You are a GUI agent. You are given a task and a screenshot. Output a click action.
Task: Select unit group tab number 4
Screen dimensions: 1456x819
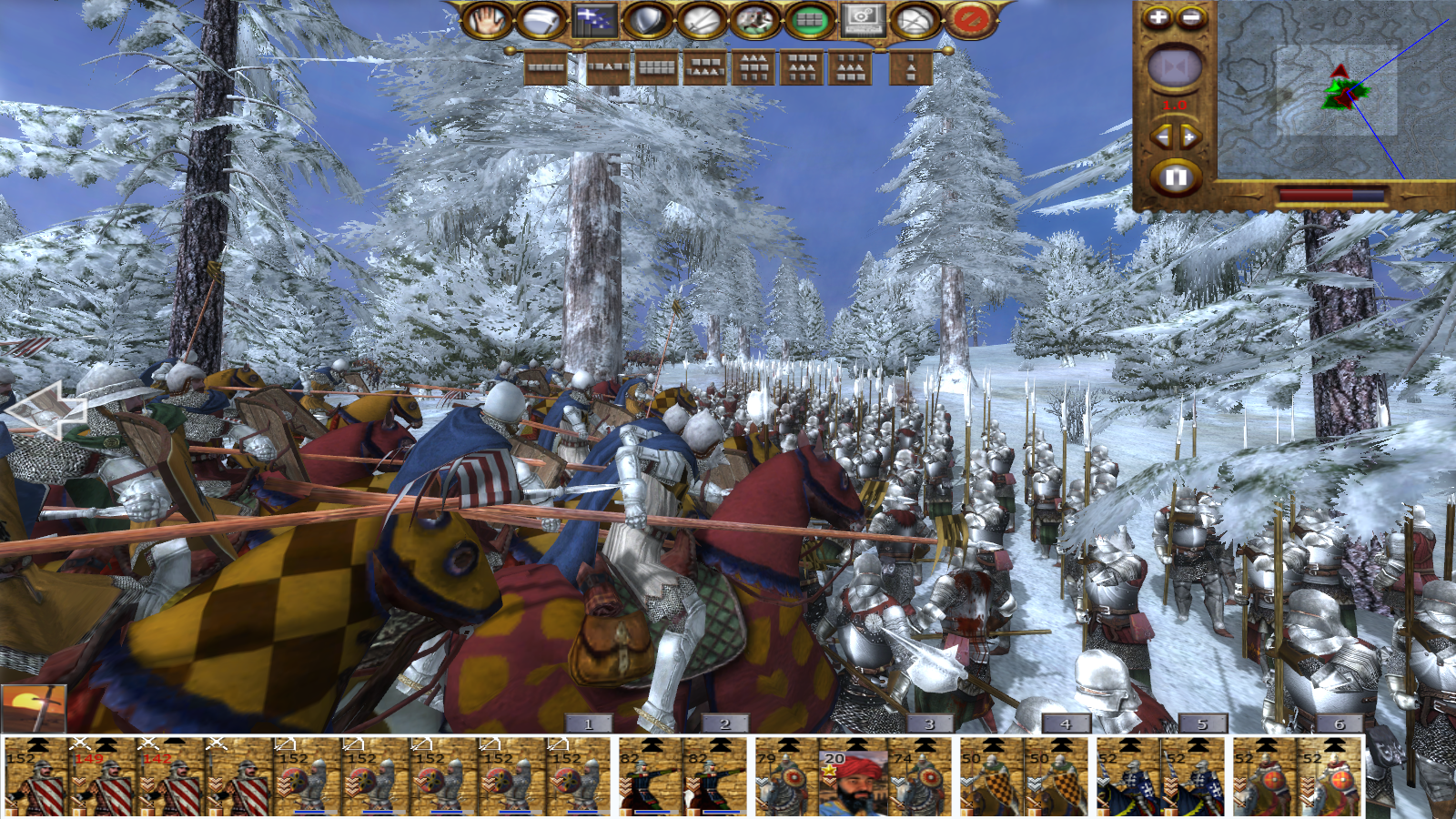click(x=1066, y=724)
